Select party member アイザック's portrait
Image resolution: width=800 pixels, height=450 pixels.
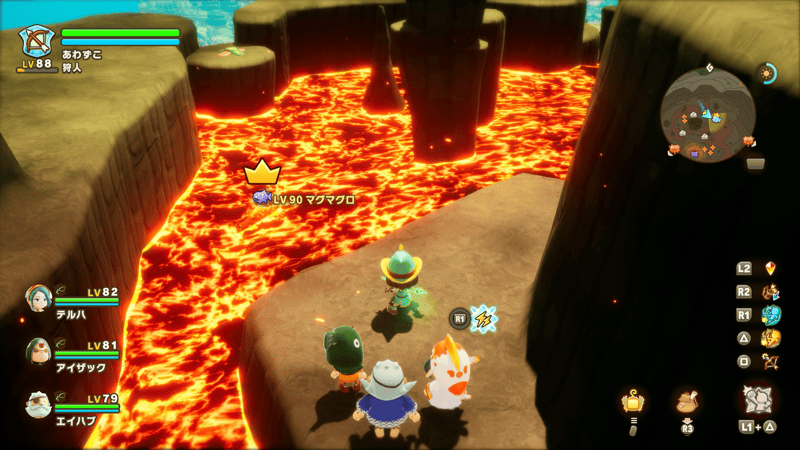tap(38, 351)
